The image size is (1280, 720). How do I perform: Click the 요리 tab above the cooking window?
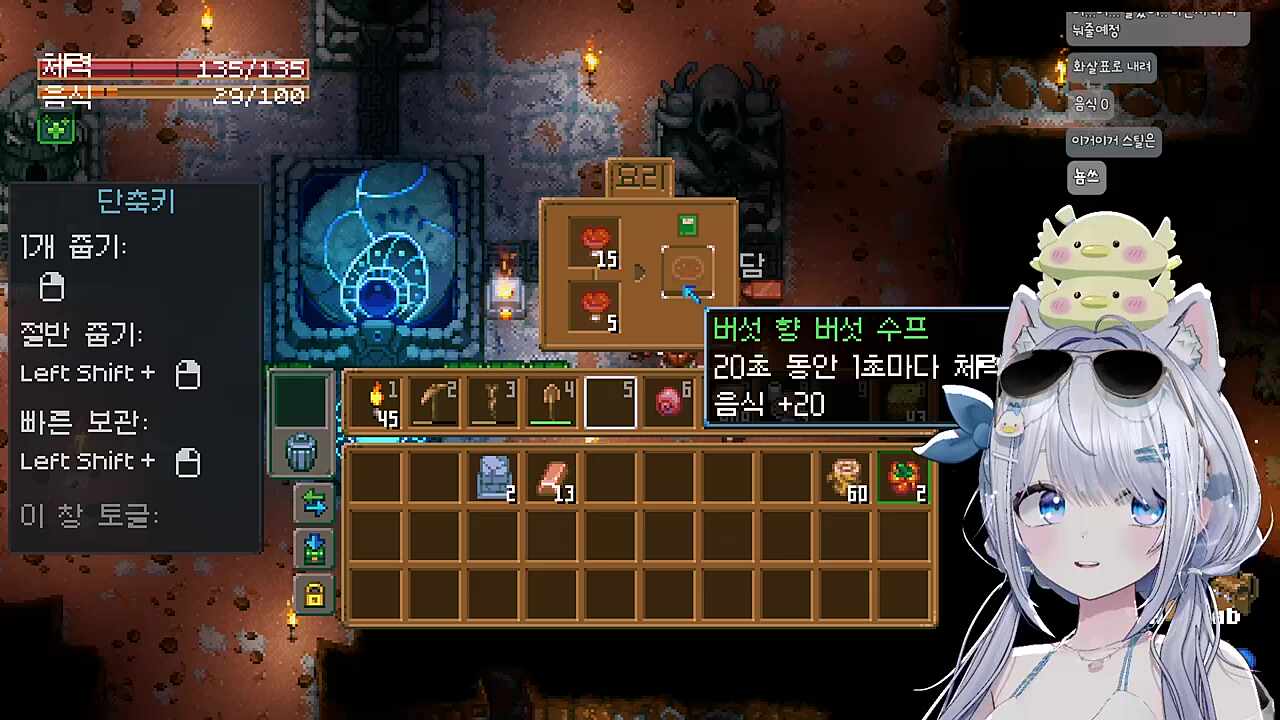pyautogui.click(x=638, y=176)
